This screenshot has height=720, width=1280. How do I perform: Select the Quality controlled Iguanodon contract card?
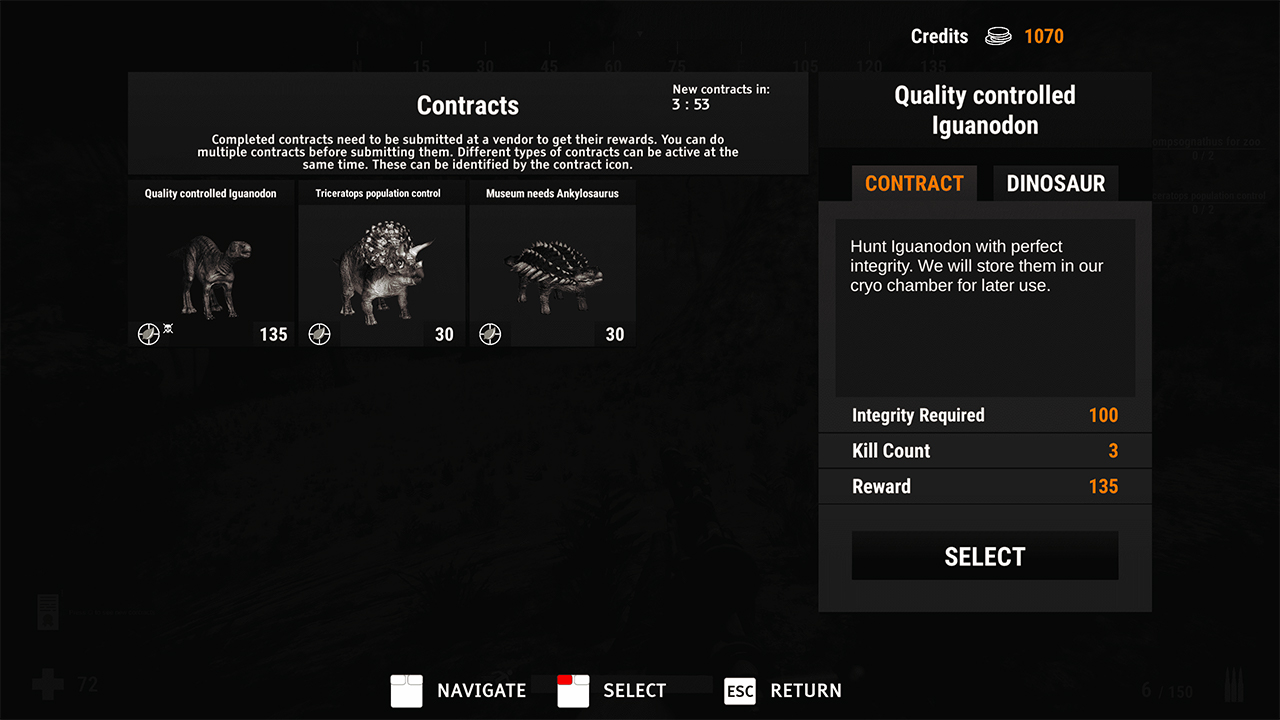pyautogui.click(x=211, y=265)
